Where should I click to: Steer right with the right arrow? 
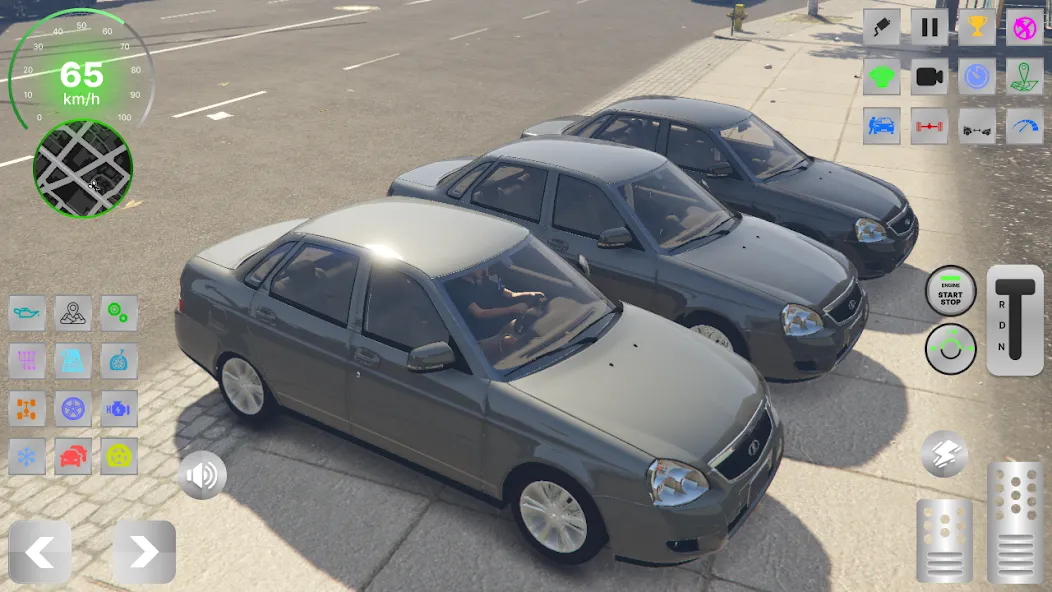144,552
